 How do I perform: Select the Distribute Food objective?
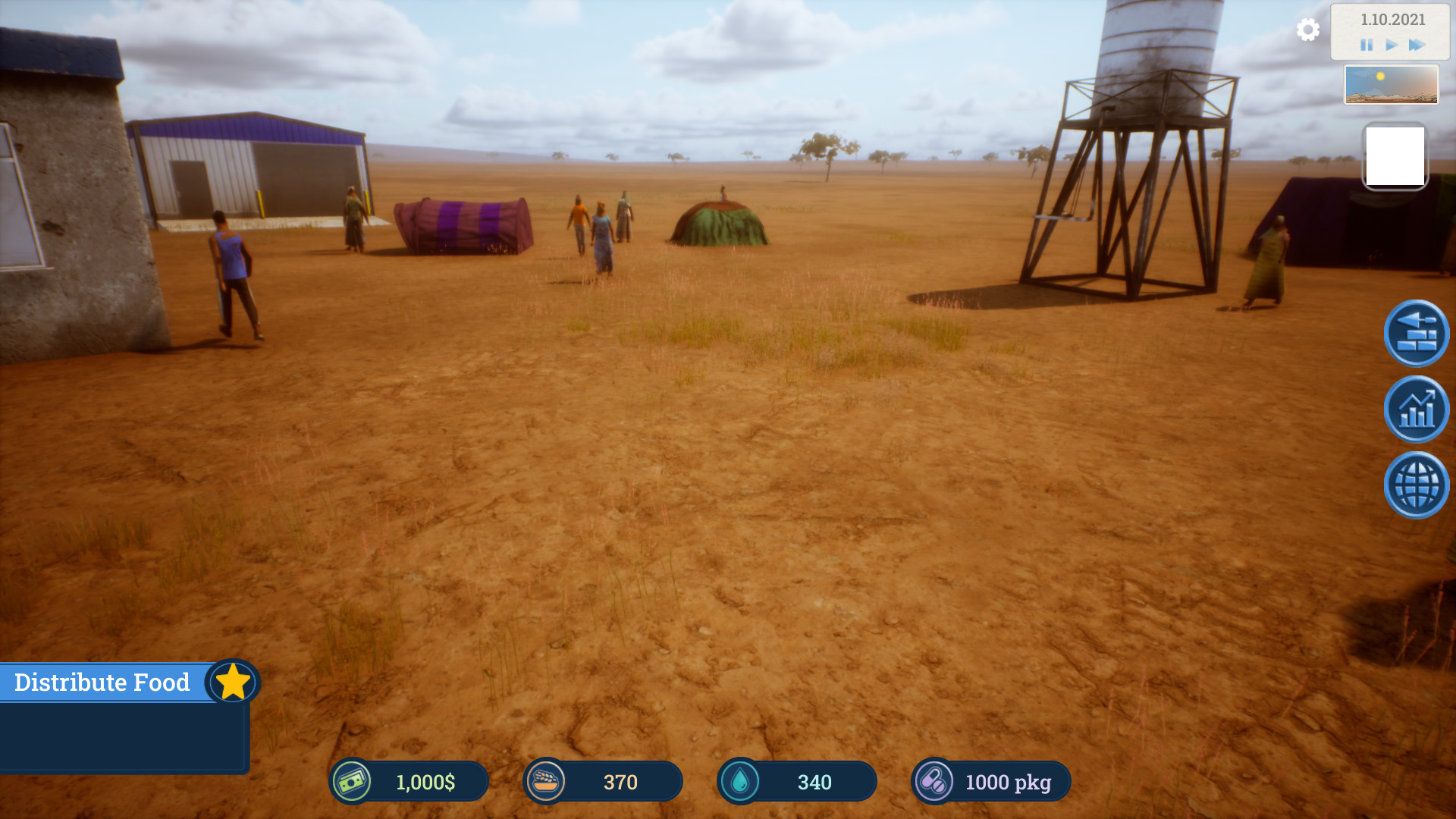coord(102,682)
